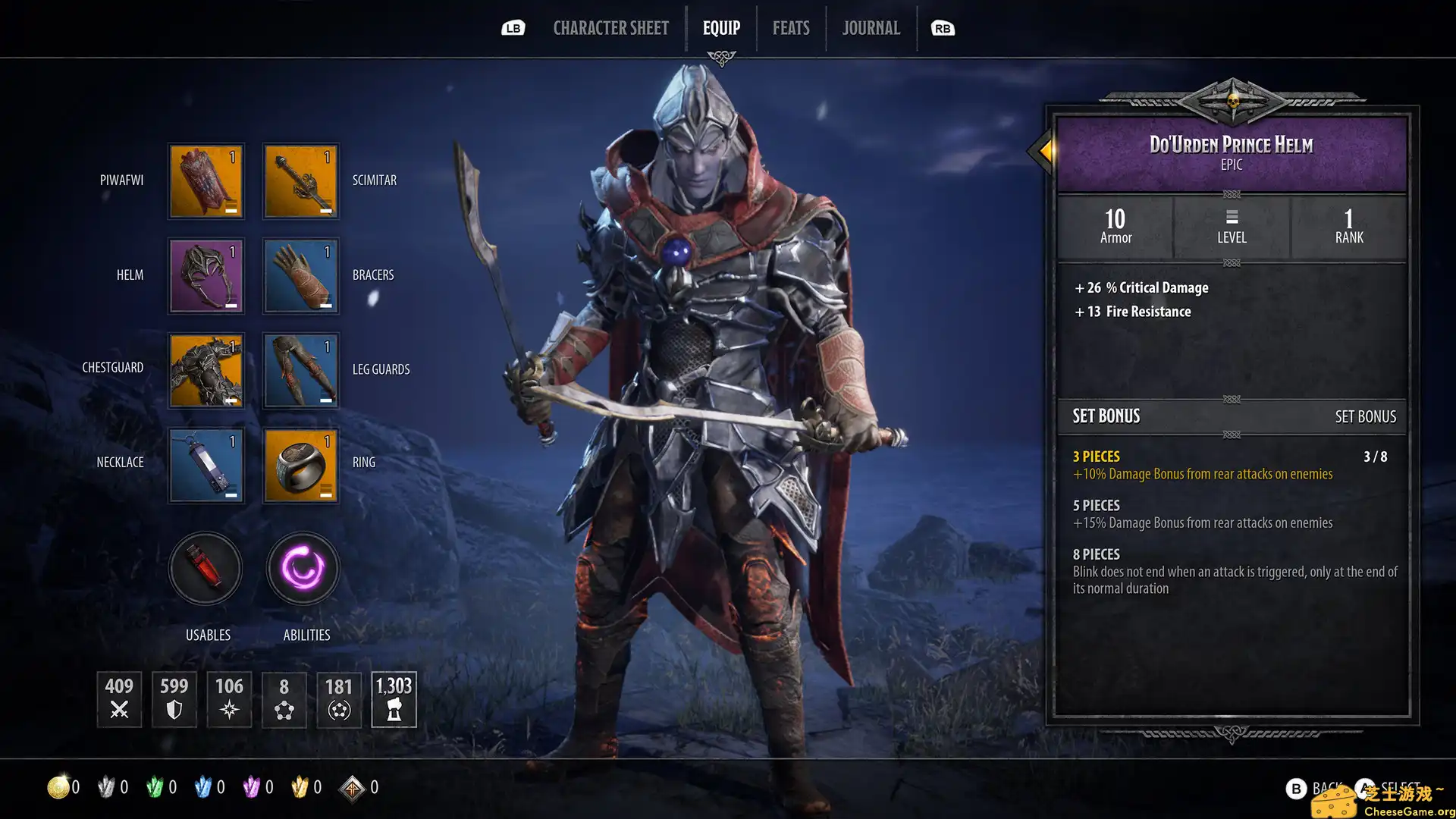Open the Scimitar weapon slot

[x=300, y=180]
